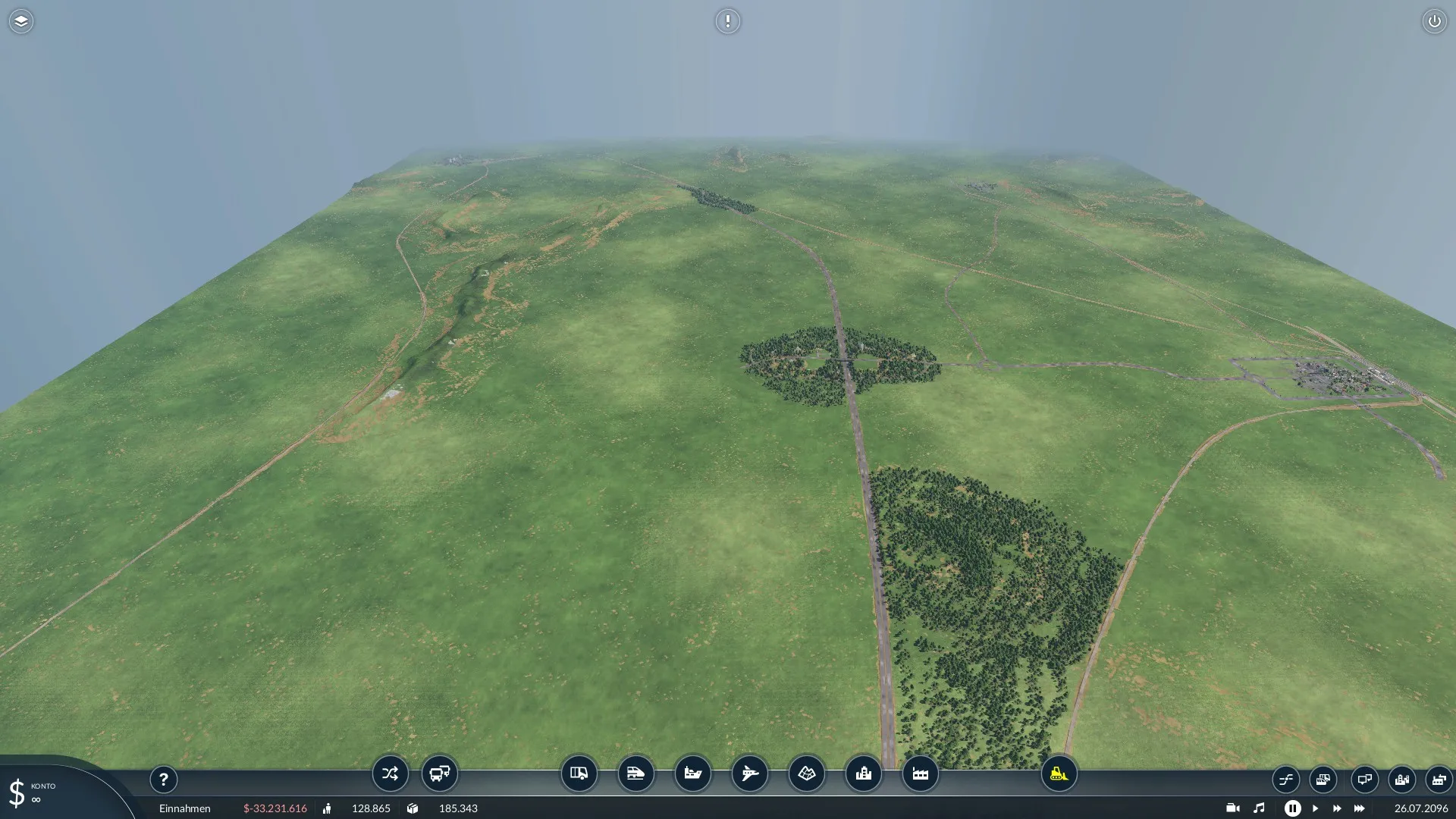This screenshot has width=1456, height=819.
Task: Select the road construction truck menu
Action: (x=579, y=773)
